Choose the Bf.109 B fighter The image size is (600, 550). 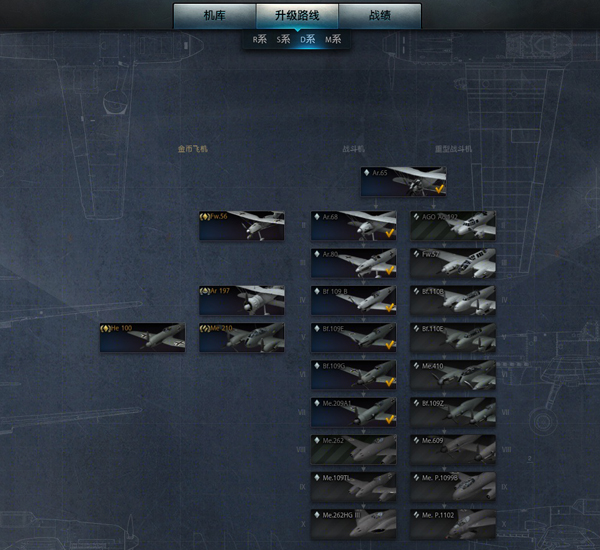click(x=353, y=300)
